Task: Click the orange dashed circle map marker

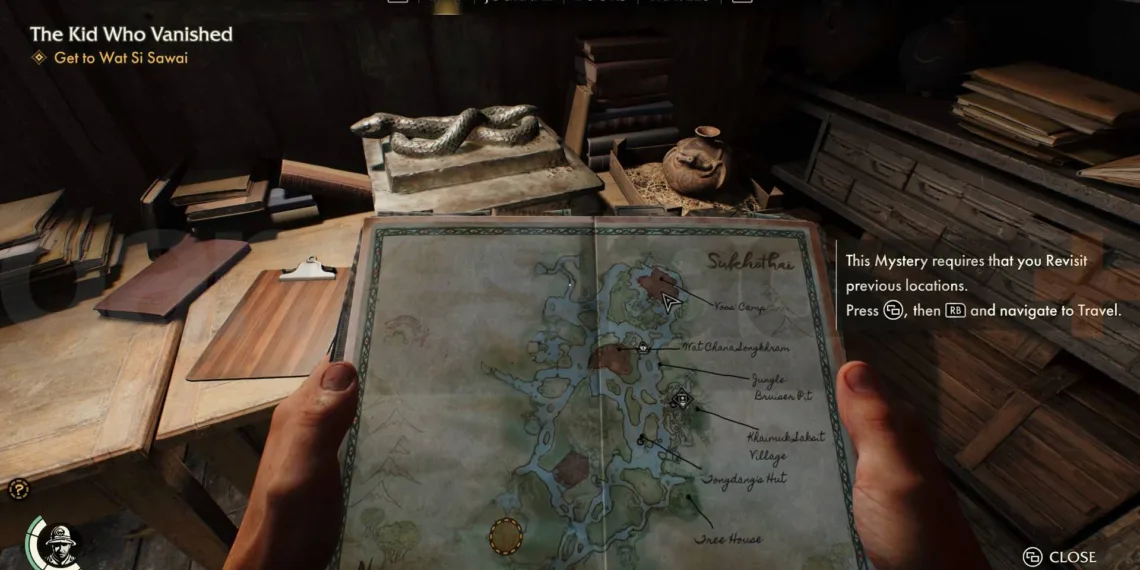Action: (506, 536)
